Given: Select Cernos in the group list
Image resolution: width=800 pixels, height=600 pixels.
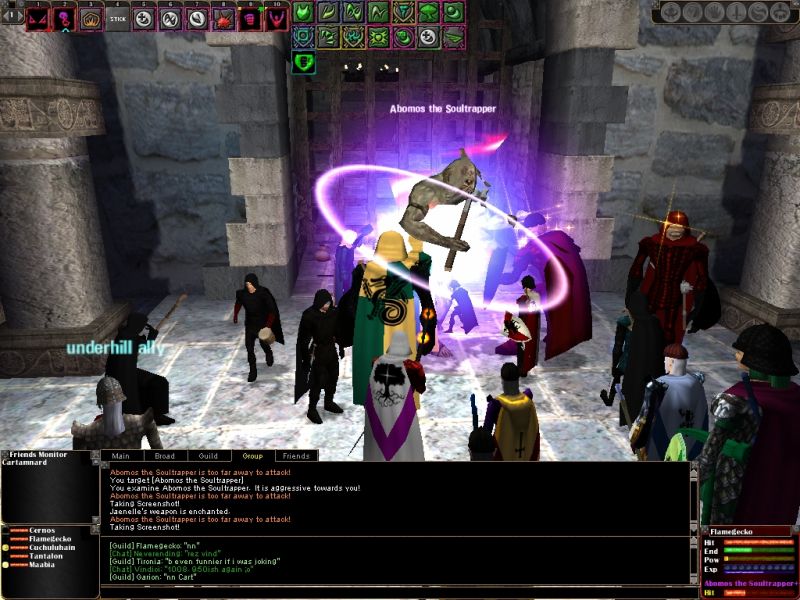Looking at the screenshot, I should click(x=43, y=531).
